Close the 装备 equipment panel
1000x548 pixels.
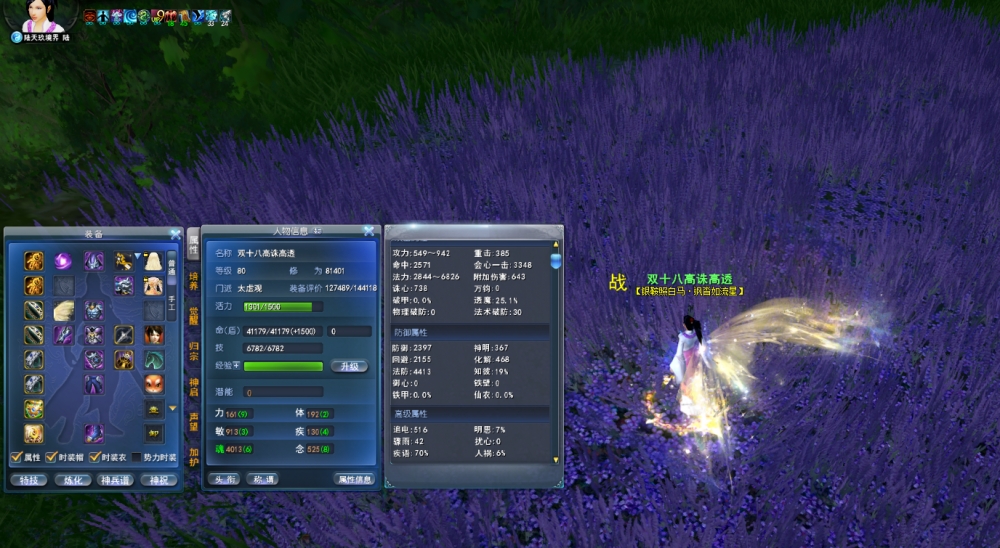click(x=176, y=234)
